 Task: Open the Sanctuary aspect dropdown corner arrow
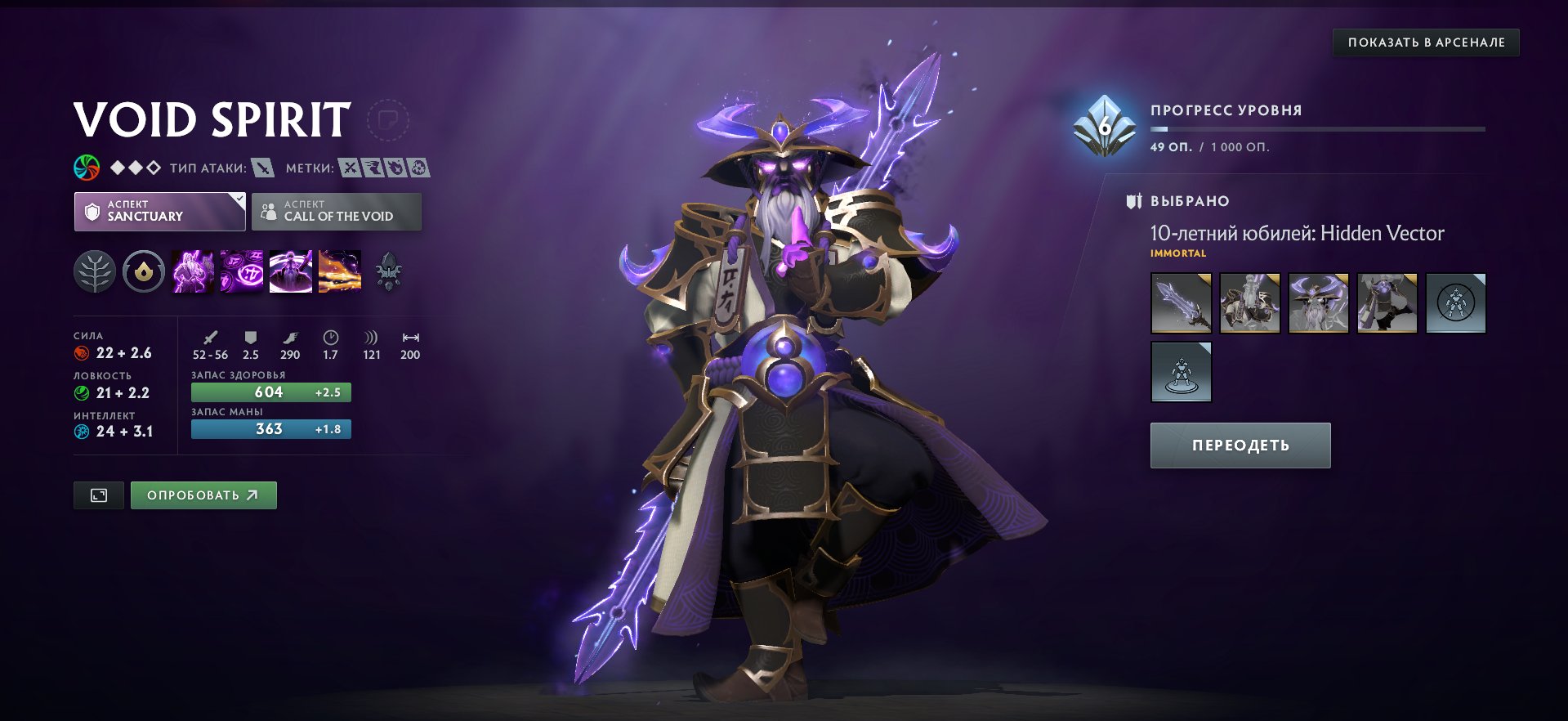point(238,199)
